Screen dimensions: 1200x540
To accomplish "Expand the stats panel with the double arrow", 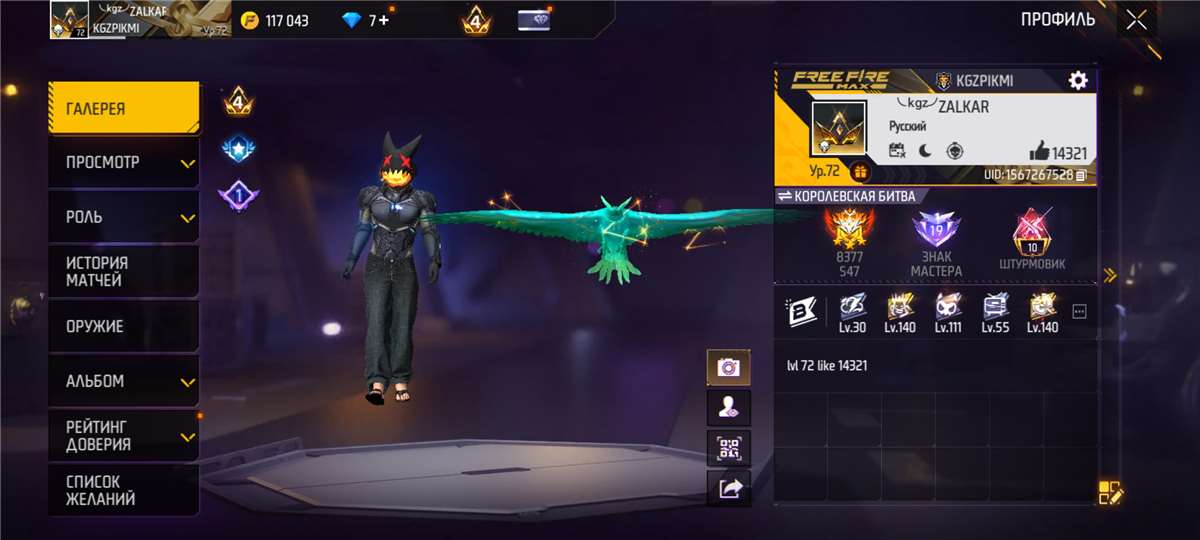I will [x=1109, y=275].
